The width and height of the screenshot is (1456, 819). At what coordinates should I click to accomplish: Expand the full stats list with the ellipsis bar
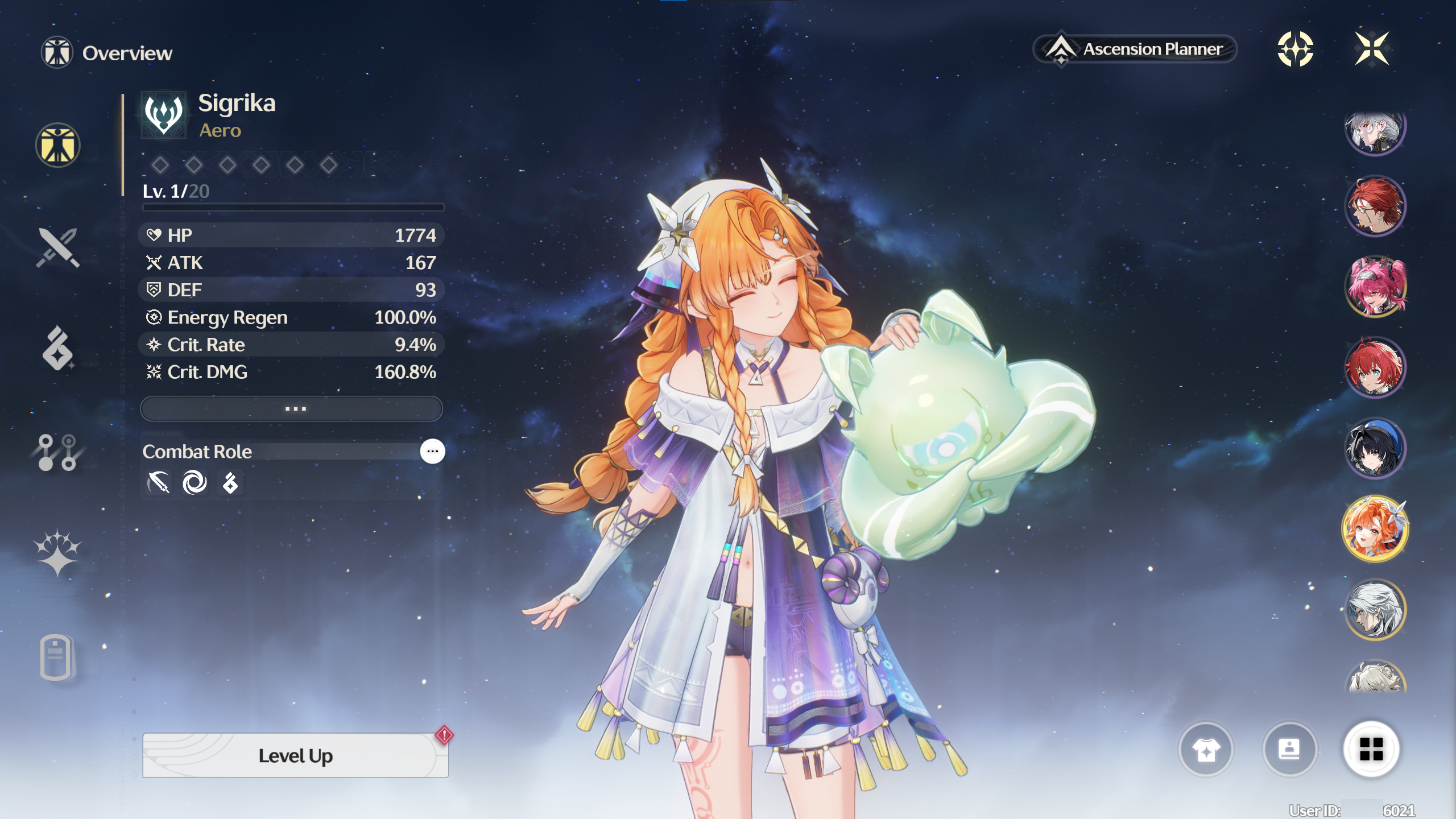(292, 409)
